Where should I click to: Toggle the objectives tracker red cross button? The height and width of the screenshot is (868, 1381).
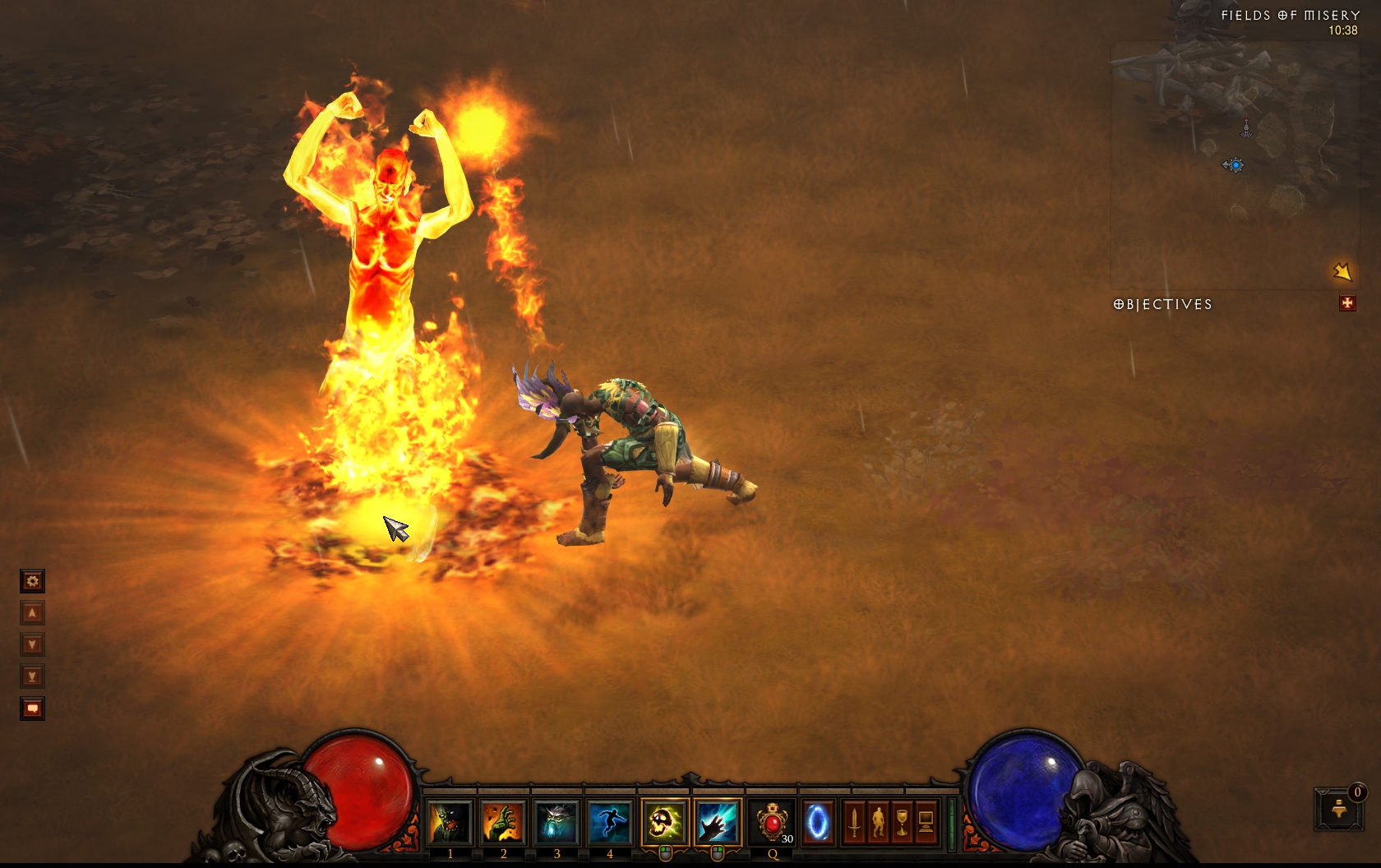click(x=1347, y=303)
